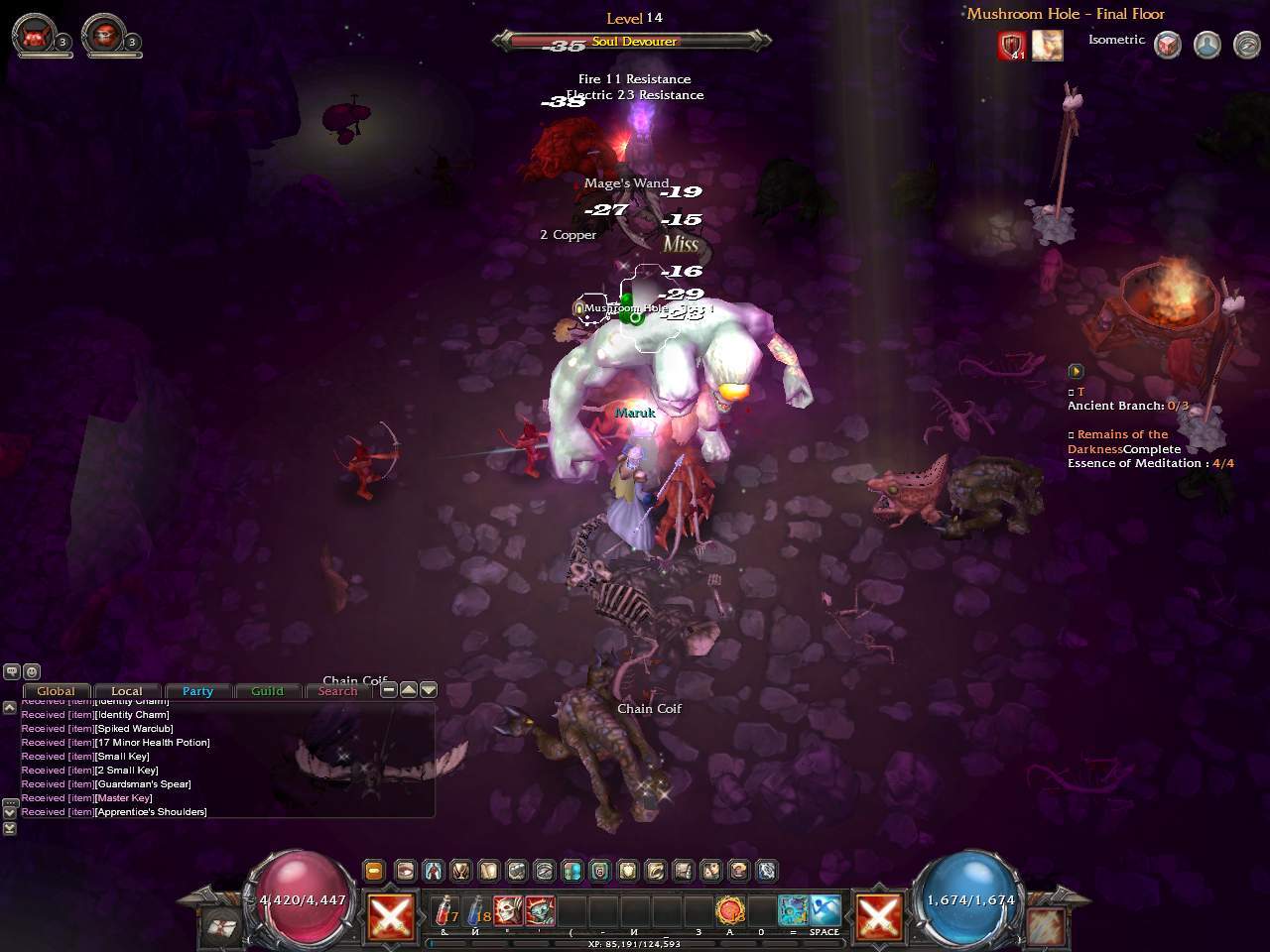Minimize the chat window with the minus button
1270x952 pixels.
coord(389,690)
